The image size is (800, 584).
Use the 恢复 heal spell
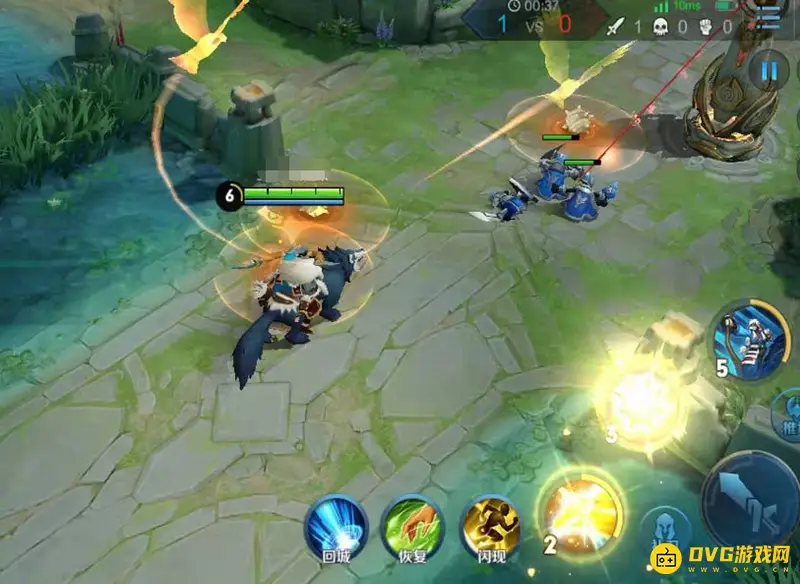pos(412,524)
